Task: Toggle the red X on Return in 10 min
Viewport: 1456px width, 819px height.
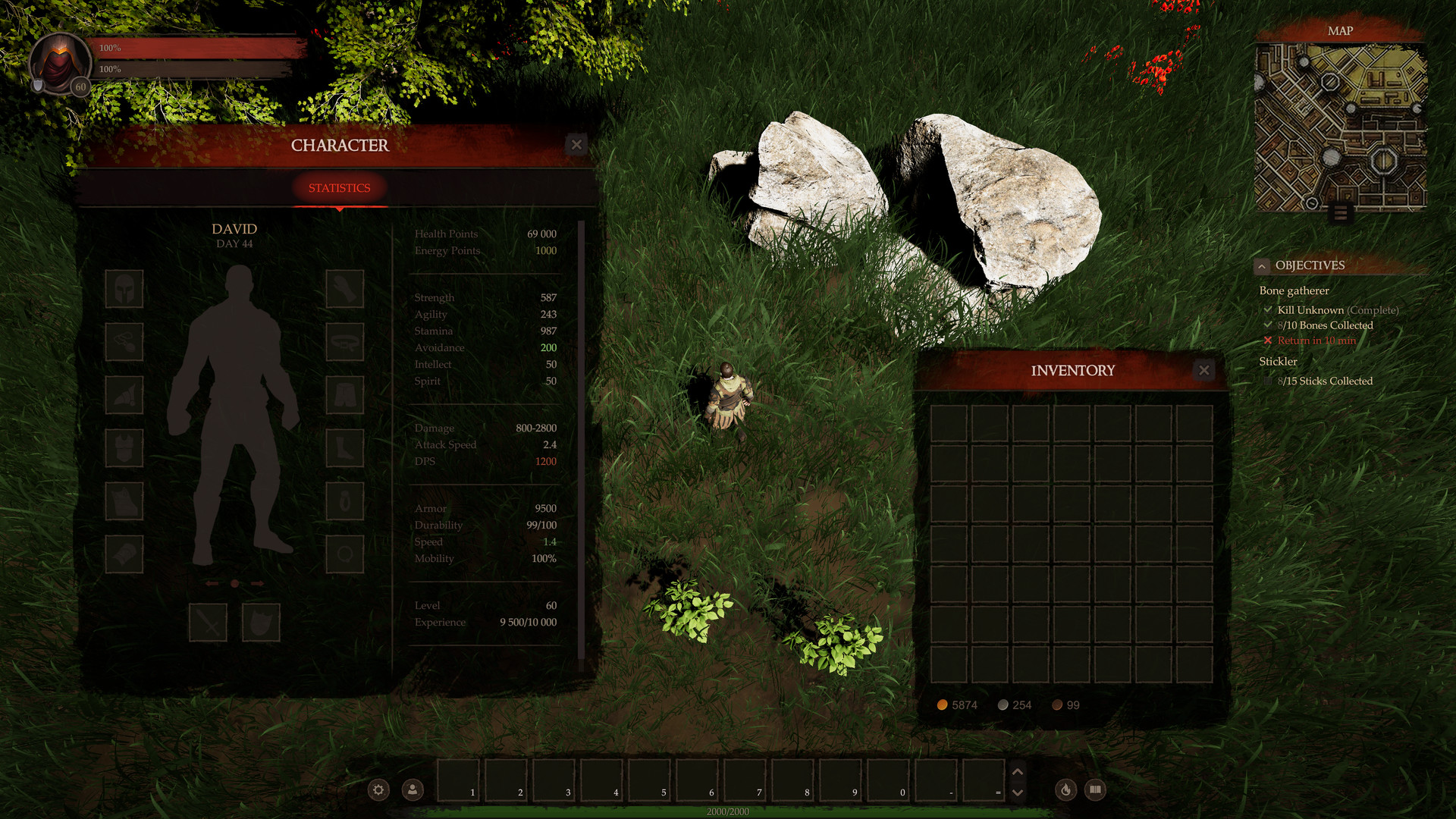Action: pyautogui.click(x=1268, y=340)
